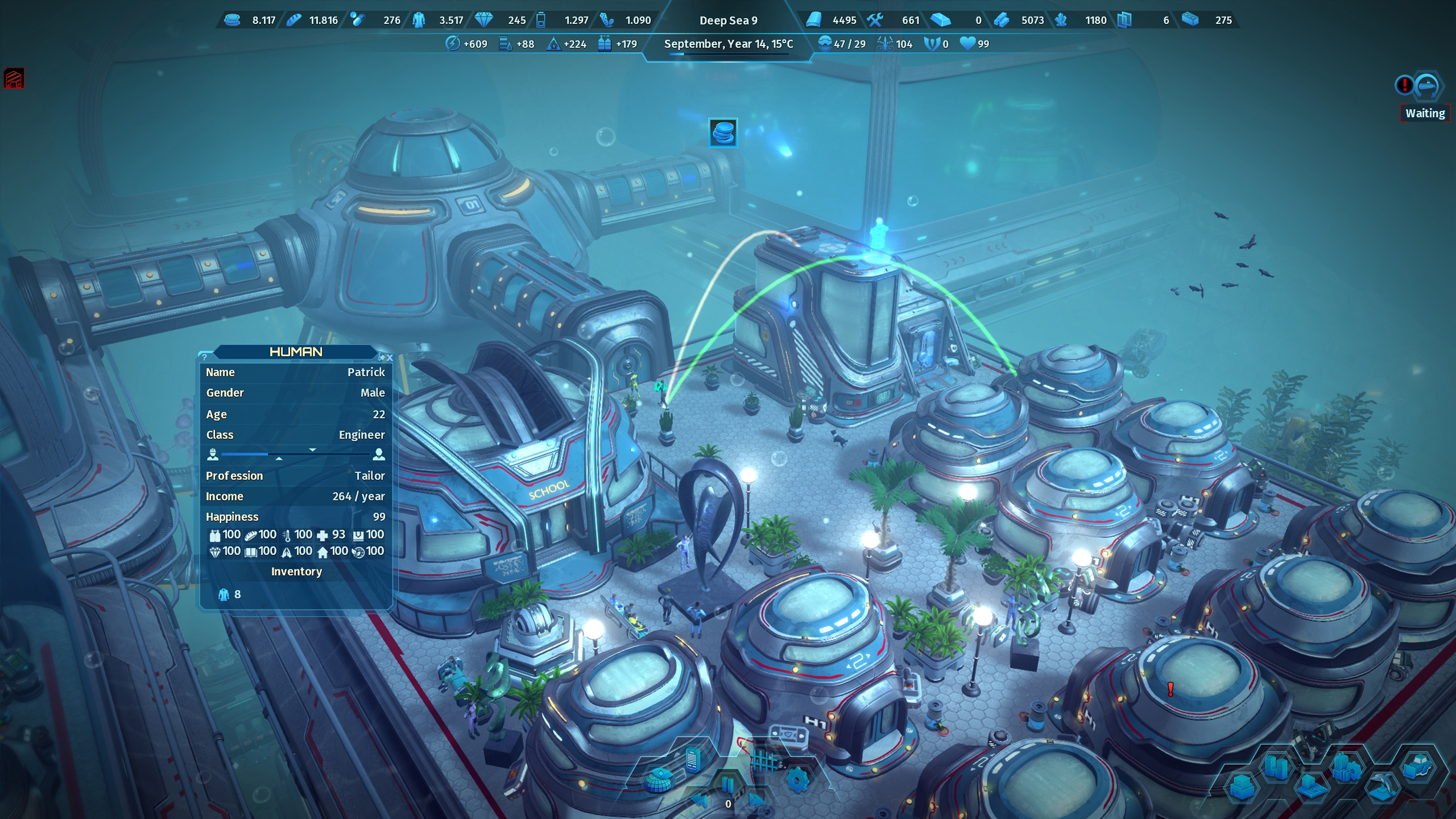
Task: Increase game speed with the fast-forward arrows
Action: [756, 801]
